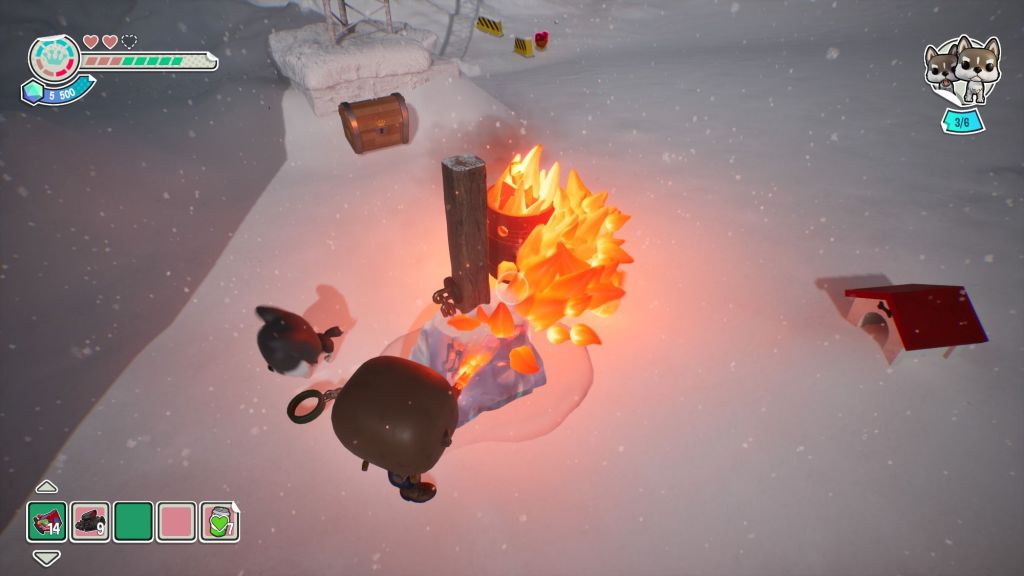The width and height of the screenshot is (1024, 576).
Task: Select the empty green hotbar slot
Action: (133, 522)
